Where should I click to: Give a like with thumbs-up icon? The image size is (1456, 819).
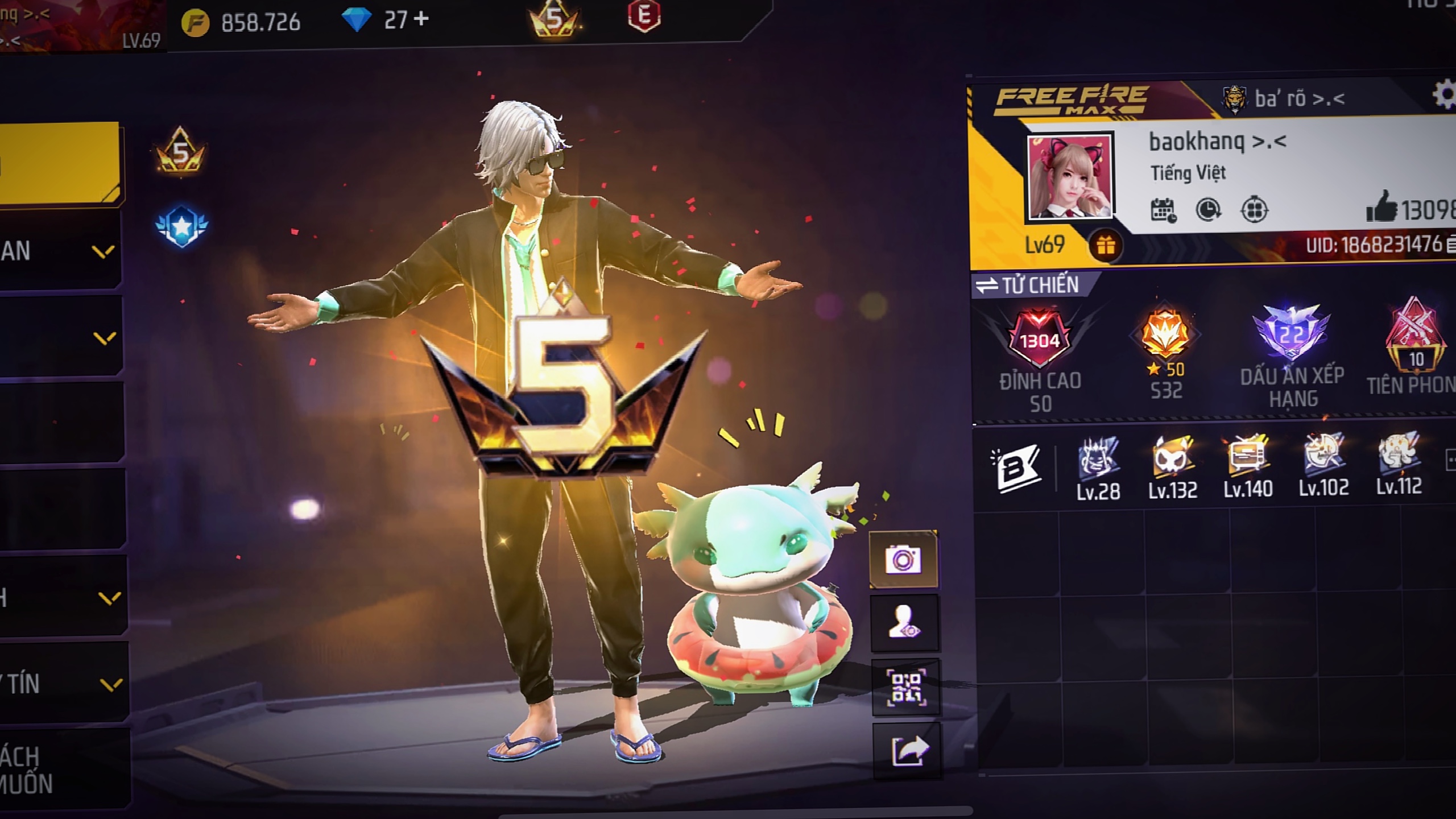1381,207
